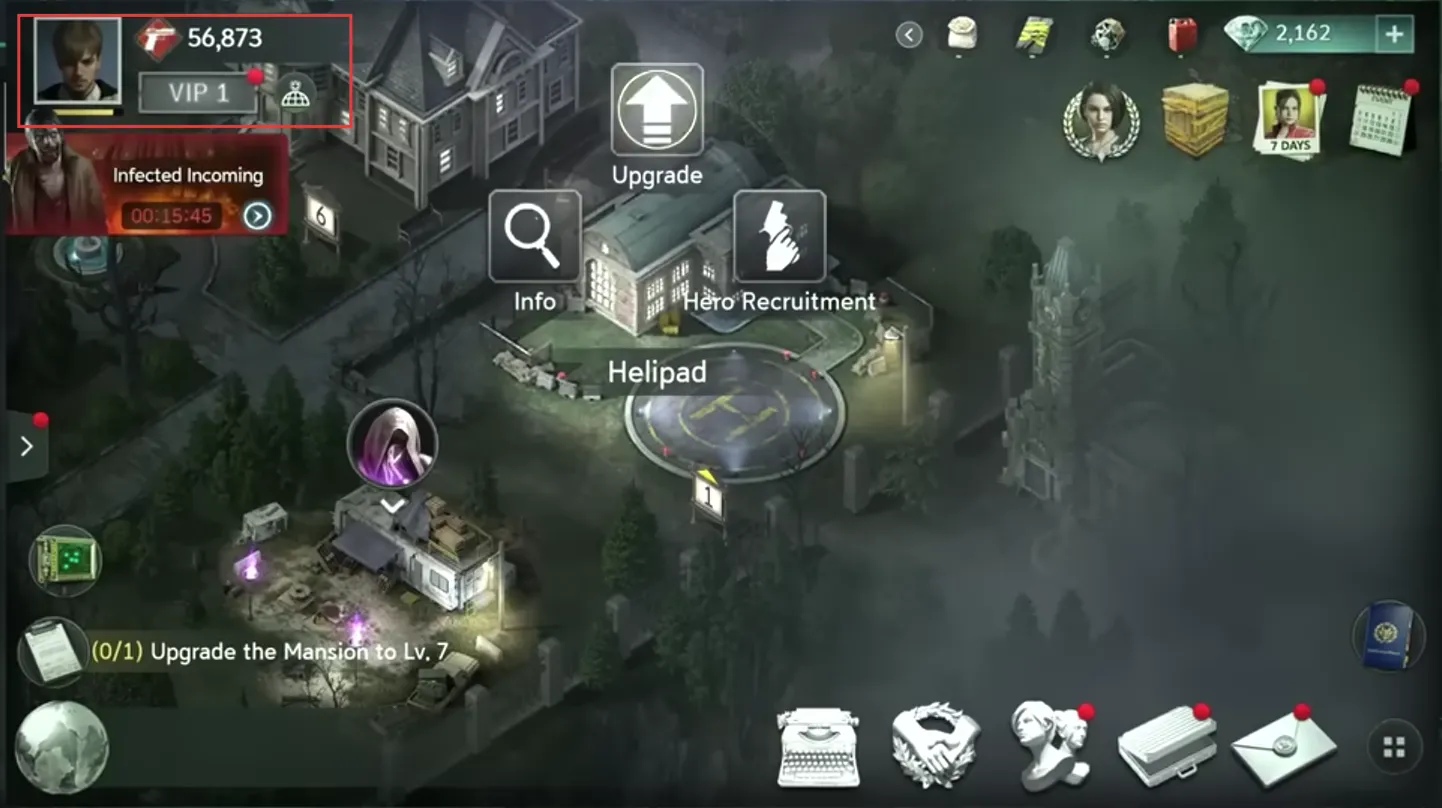This screenshot has height=808, width=1442.
Task: Upgrade the Helipad building
Action: pyautogui.click(x=656, y=110)
